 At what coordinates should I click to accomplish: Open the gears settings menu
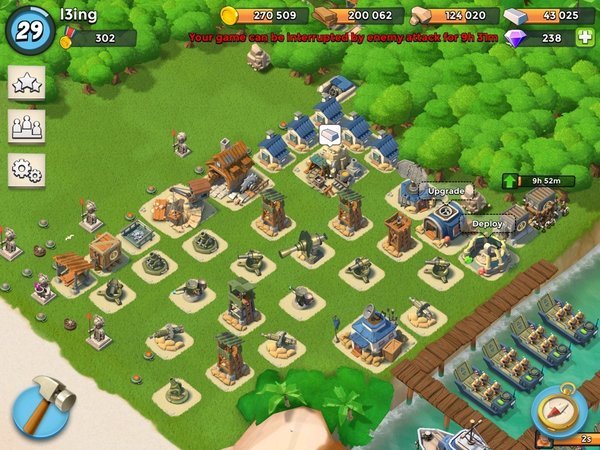pyautogui.click(x=26, y=170)
